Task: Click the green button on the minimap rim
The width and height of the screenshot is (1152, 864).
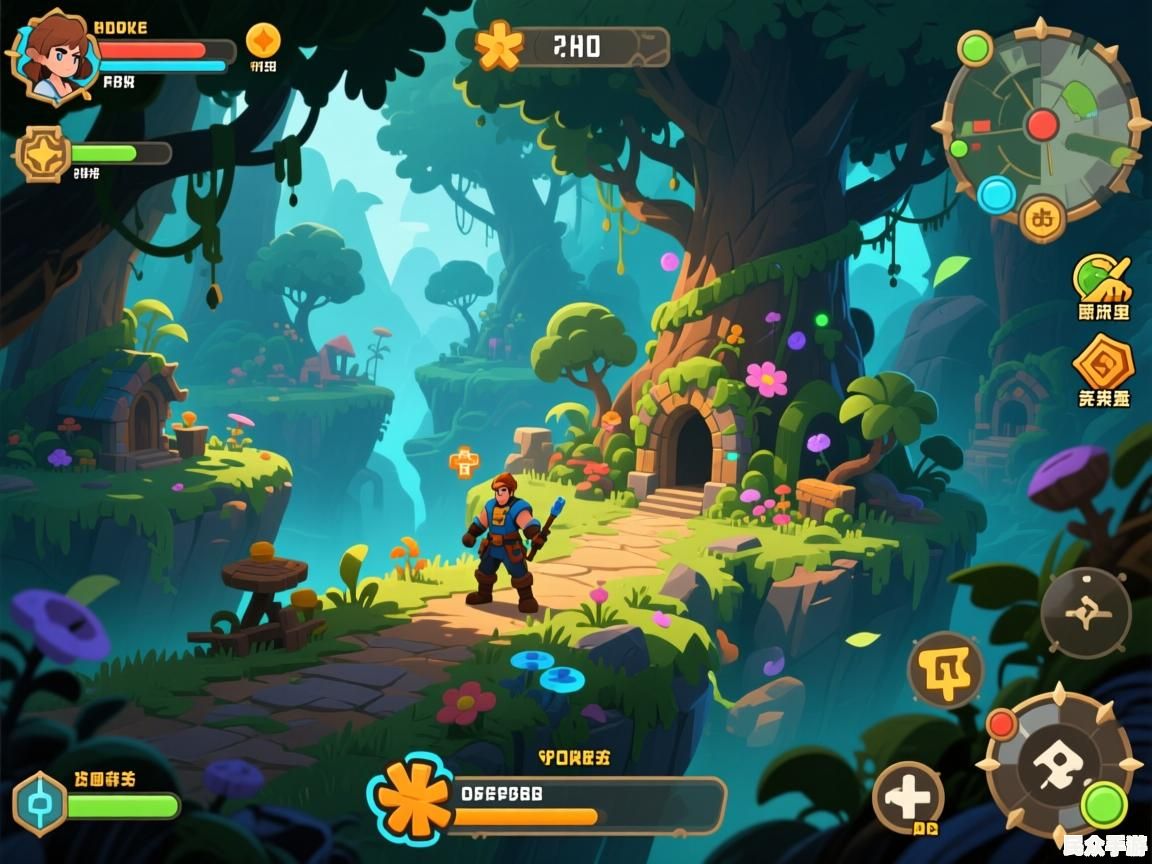Action: click(974, 48)
